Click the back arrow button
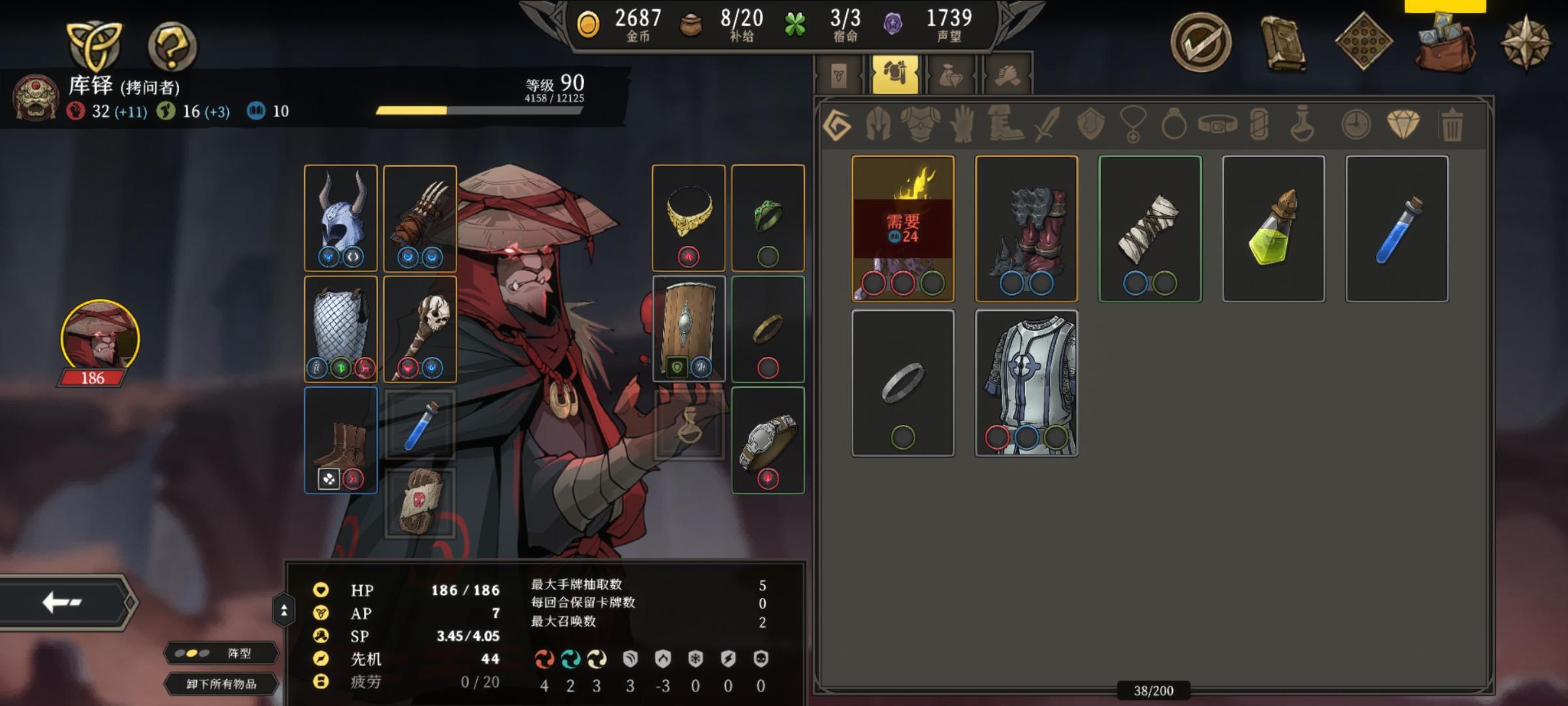The width and height of the screenshot is (1568, 706). click(63, 602)
